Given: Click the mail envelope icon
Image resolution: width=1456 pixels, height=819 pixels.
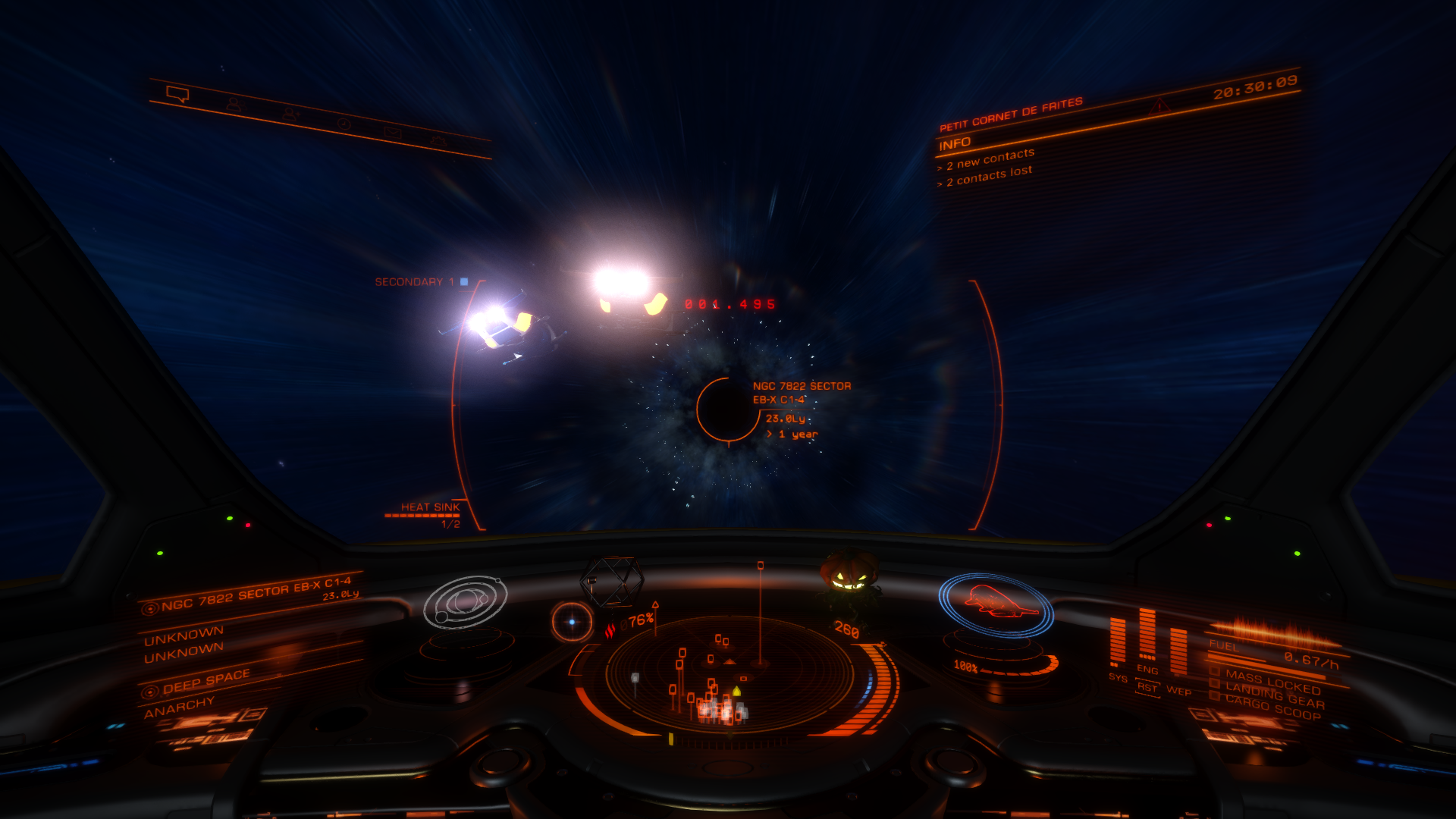Looking at the screenshot, I should tap(394, 133).
